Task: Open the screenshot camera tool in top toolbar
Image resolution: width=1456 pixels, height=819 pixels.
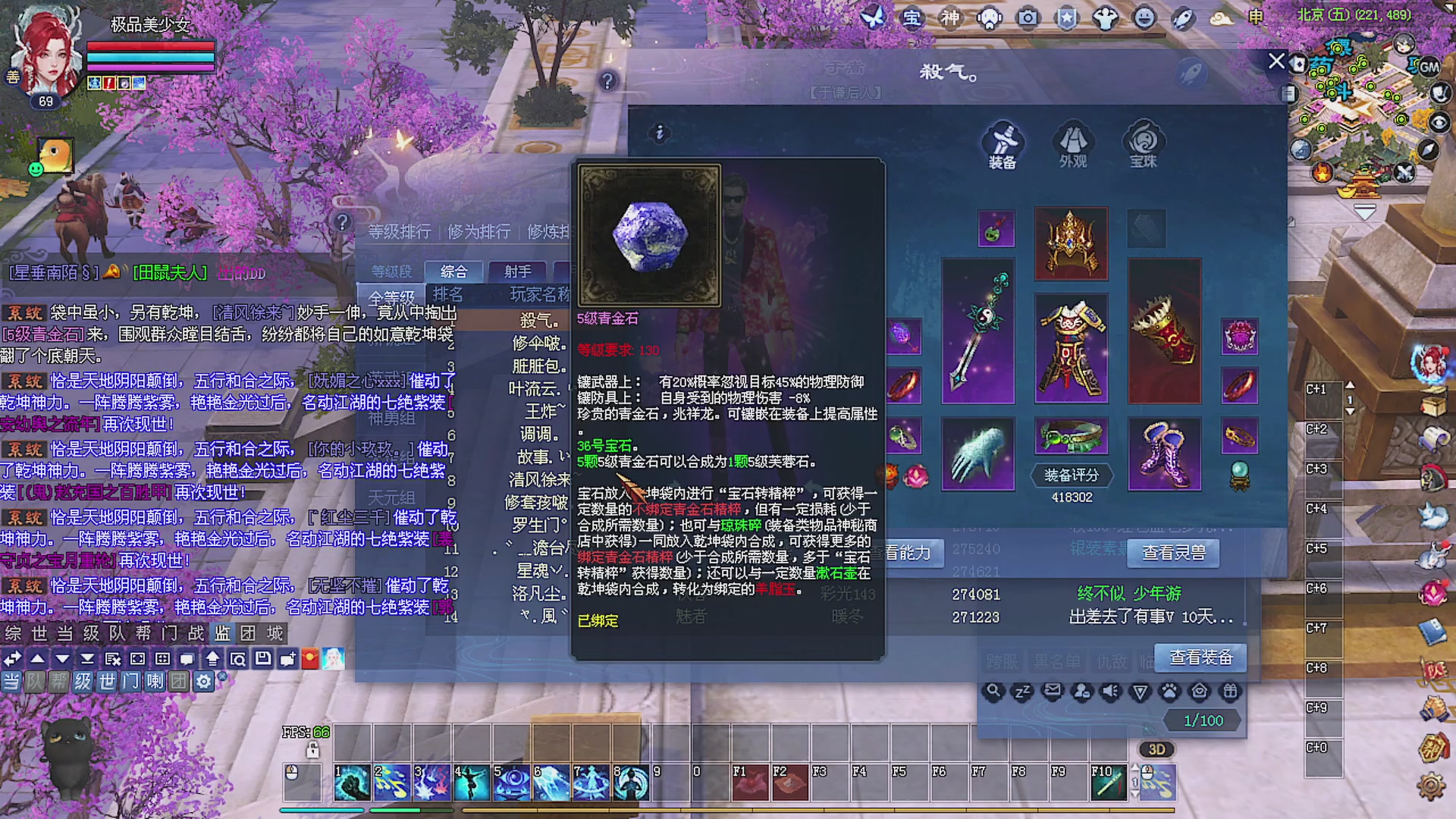Action: tap(1028, 17)
